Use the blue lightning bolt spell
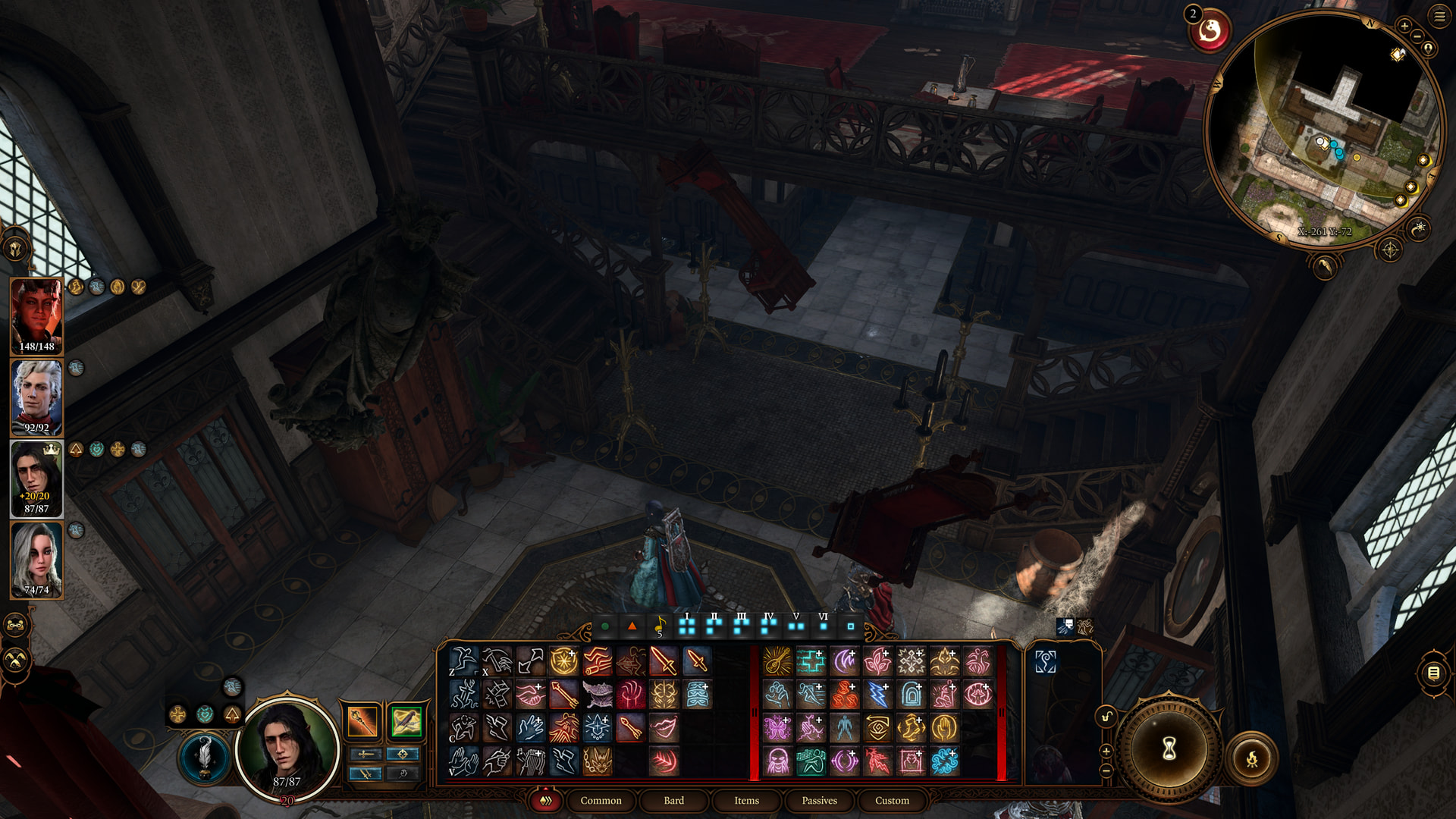This screenshot has height=819, width=1456. point(877,695)
